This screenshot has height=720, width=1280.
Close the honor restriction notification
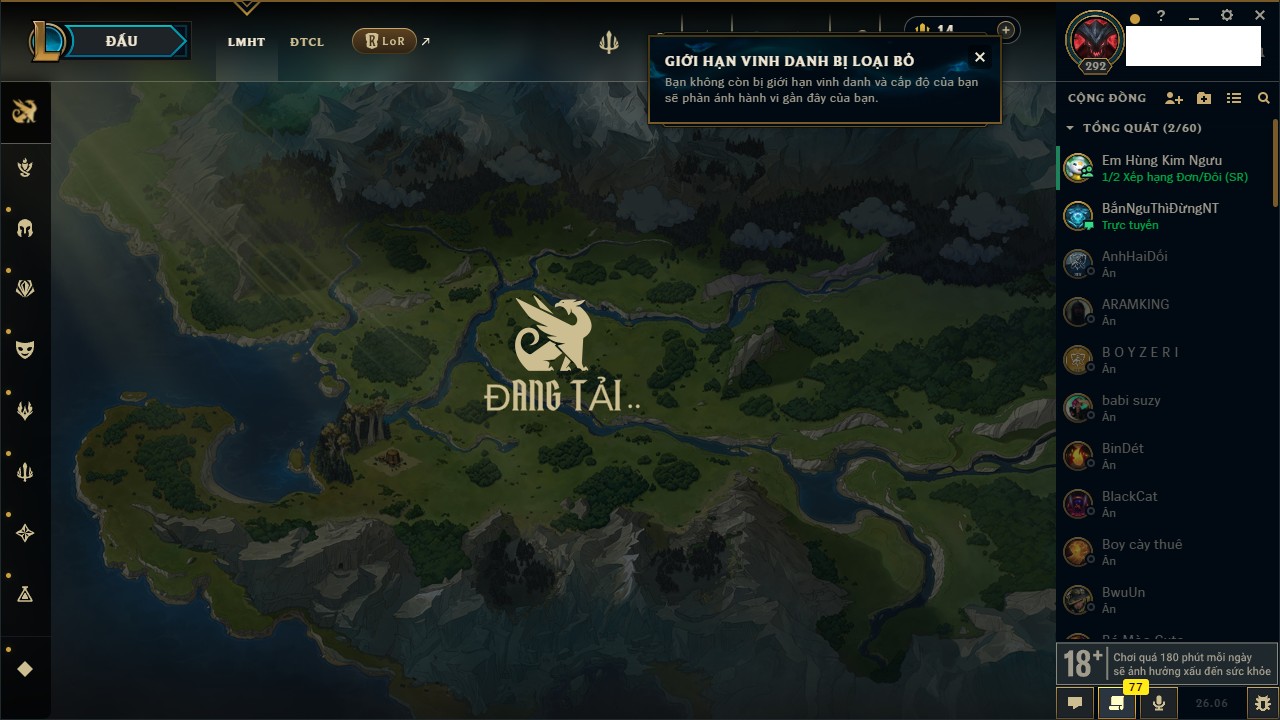(980, 57)
